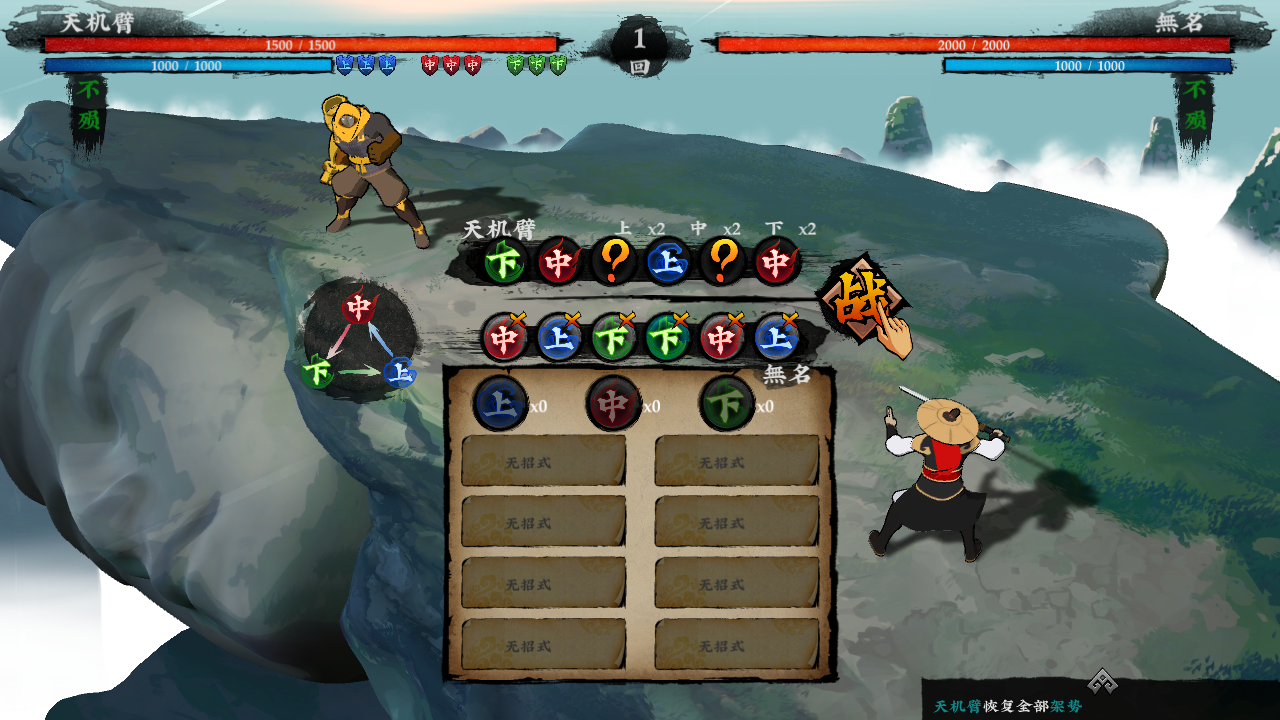The image size is (1280, 720).
Task: Inspect the blue 上 token in 天机臂's sequence
Action: [667, 262]
